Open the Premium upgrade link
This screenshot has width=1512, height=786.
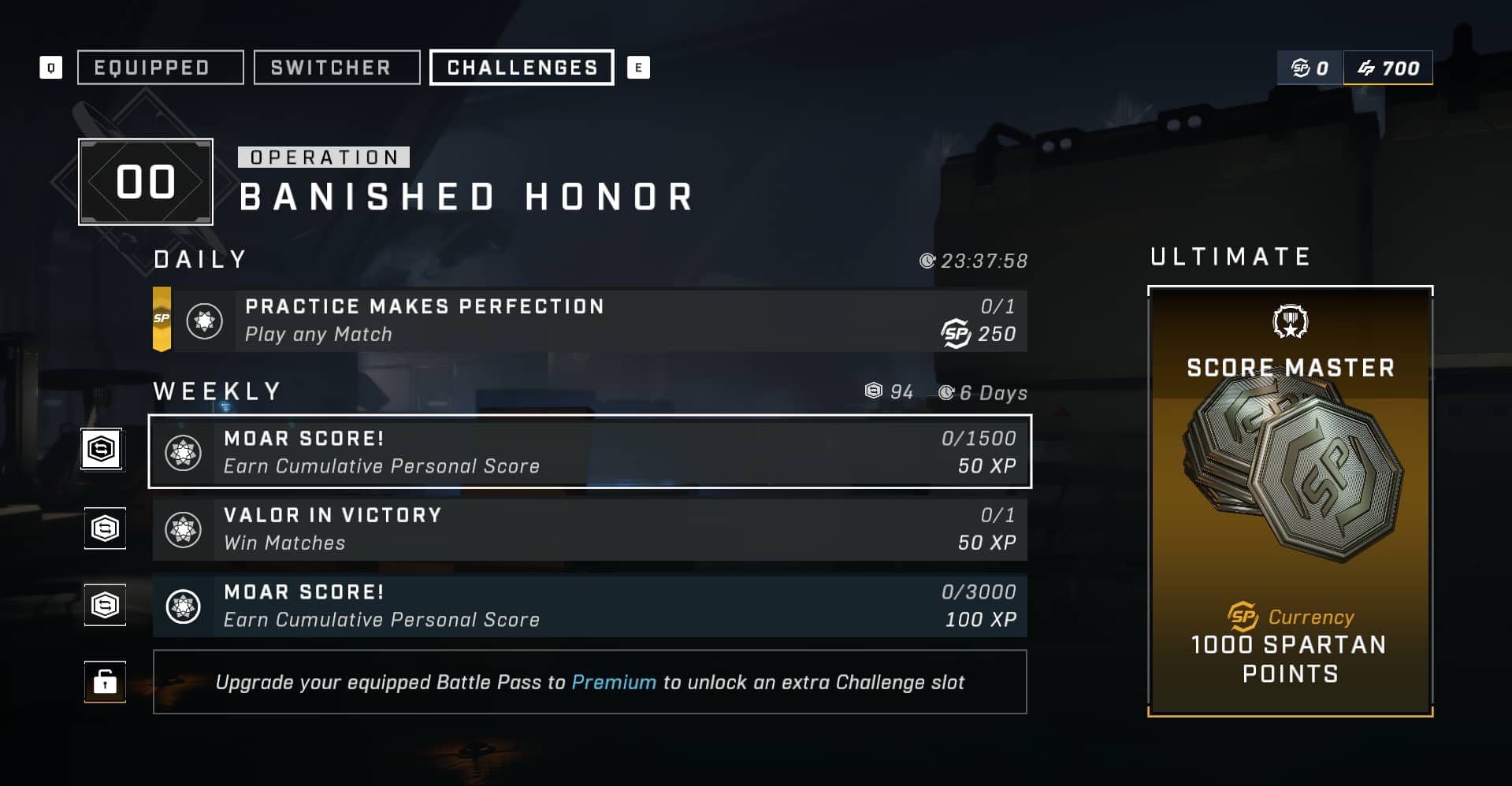point(614,683)
